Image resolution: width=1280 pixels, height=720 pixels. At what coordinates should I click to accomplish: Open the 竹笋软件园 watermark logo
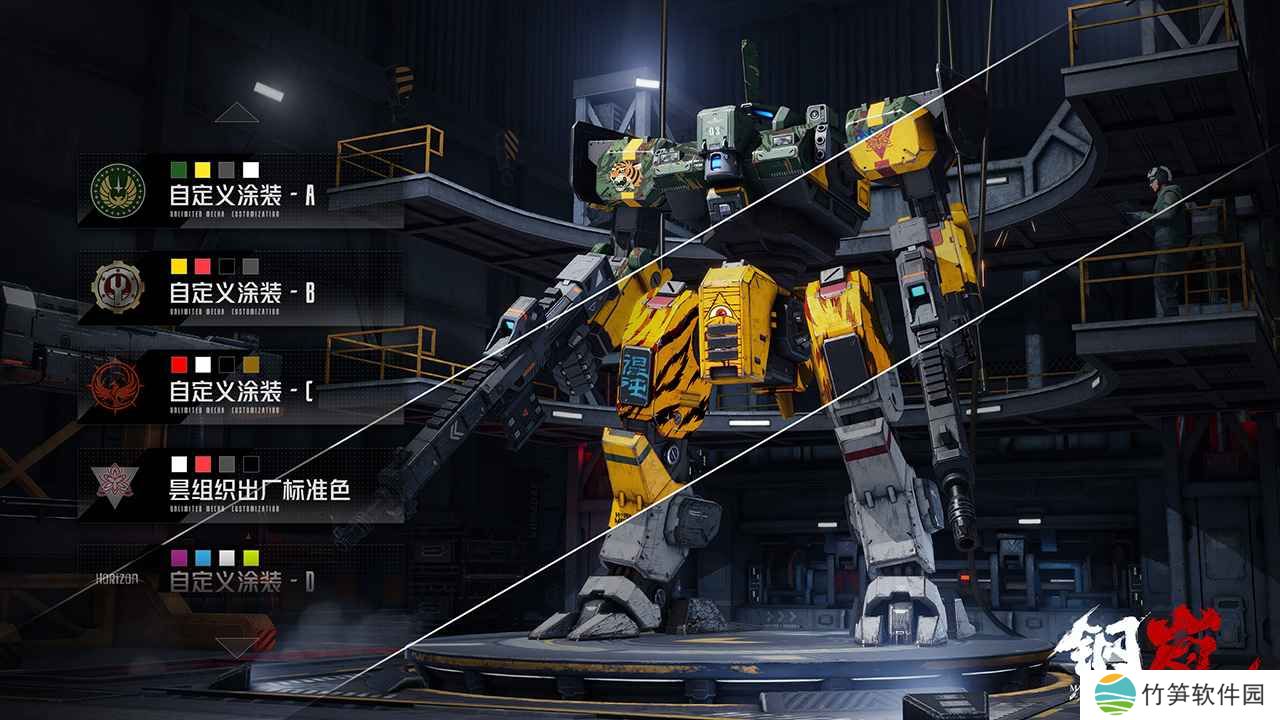1182,694
